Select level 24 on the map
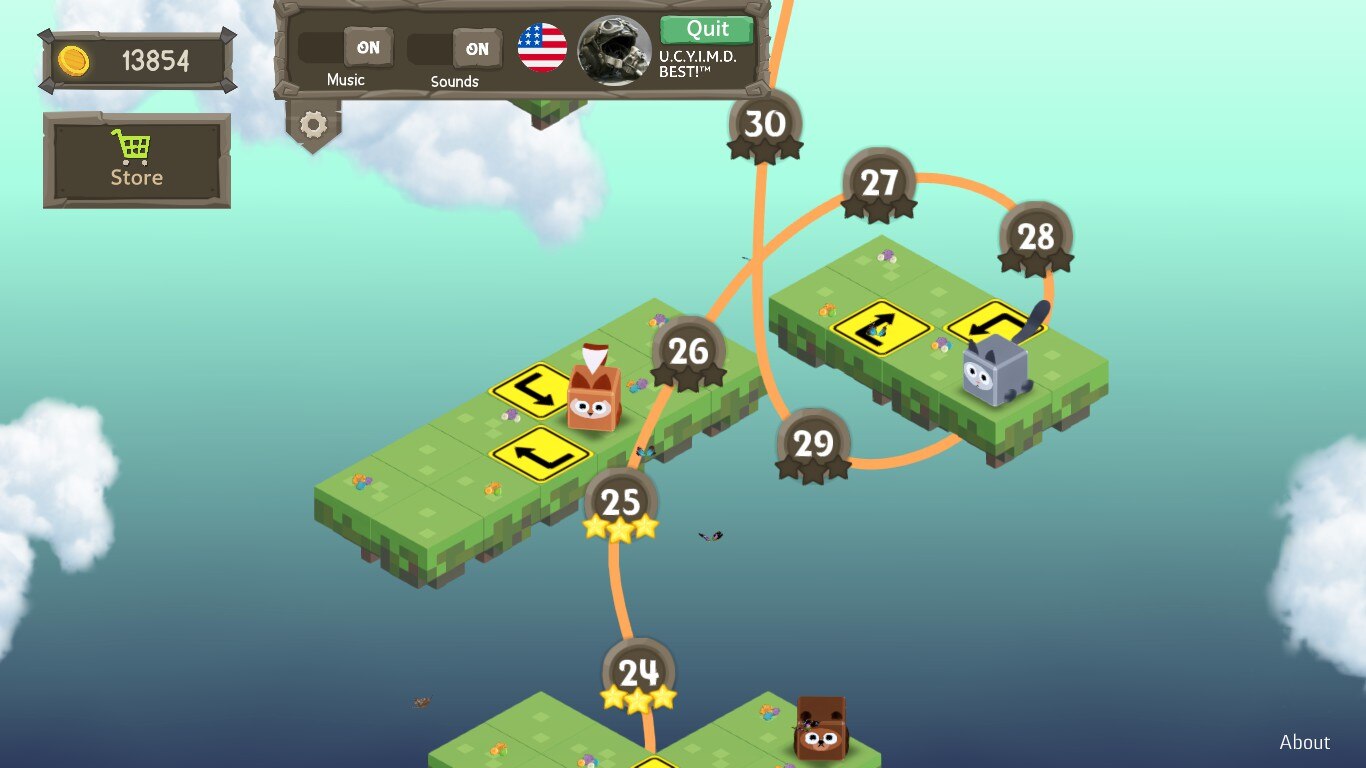Viewport: 1366px width, 768px height. pyautogui.click(x=638, y=674)
